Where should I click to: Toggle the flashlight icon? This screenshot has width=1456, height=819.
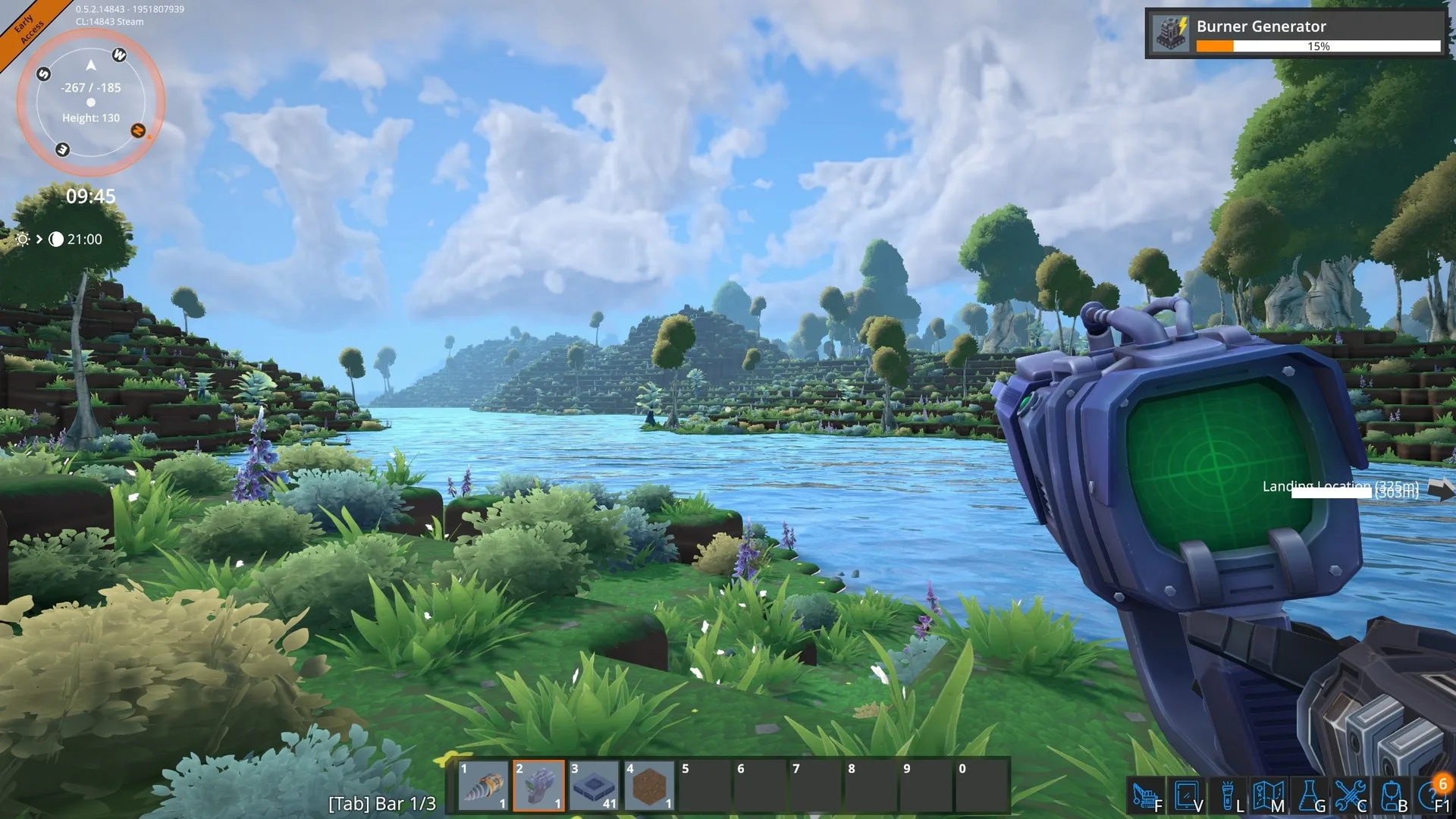(1227, 793)
